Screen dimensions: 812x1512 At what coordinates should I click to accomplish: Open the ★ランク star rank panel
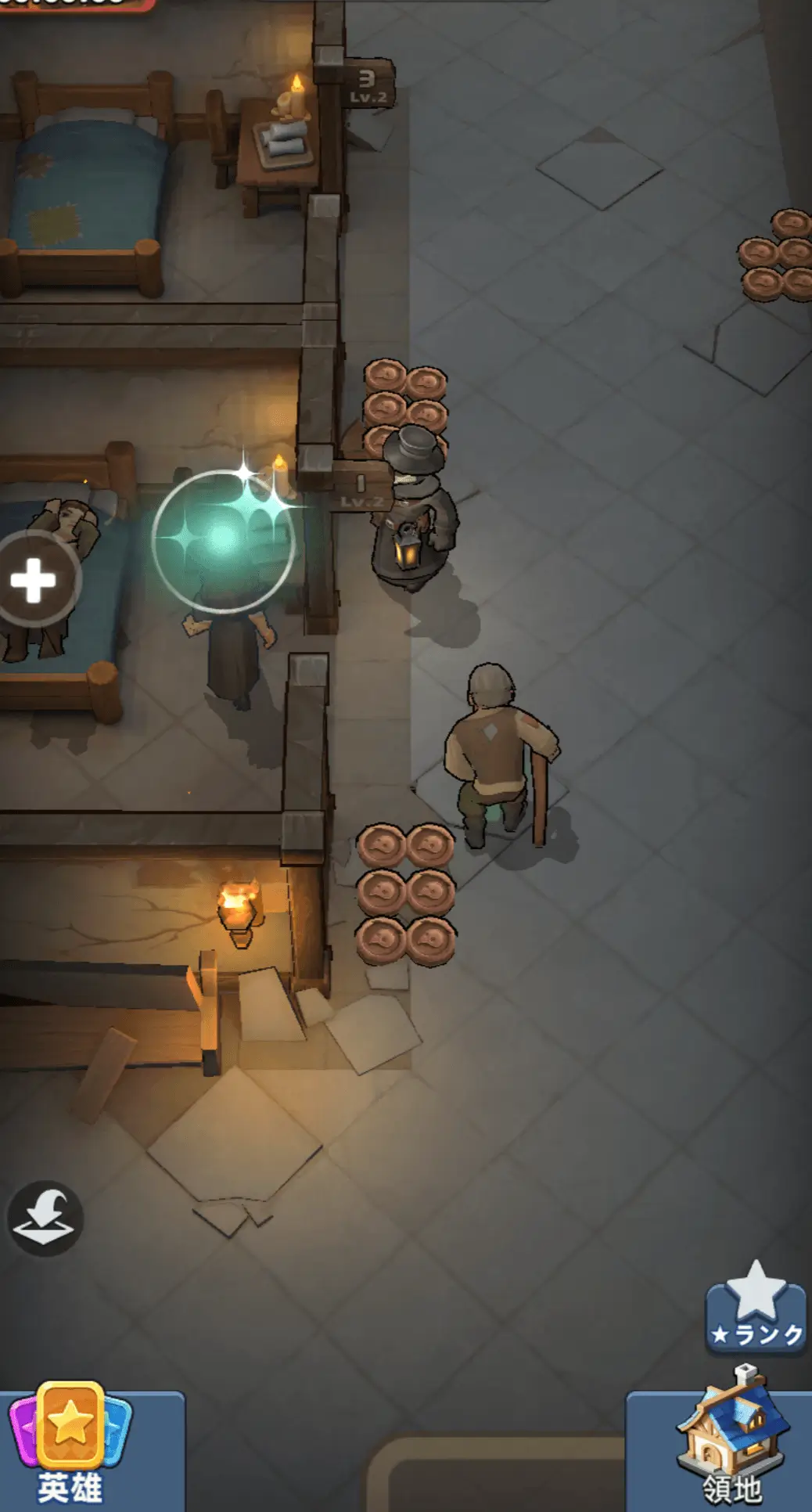[756, 1309]
